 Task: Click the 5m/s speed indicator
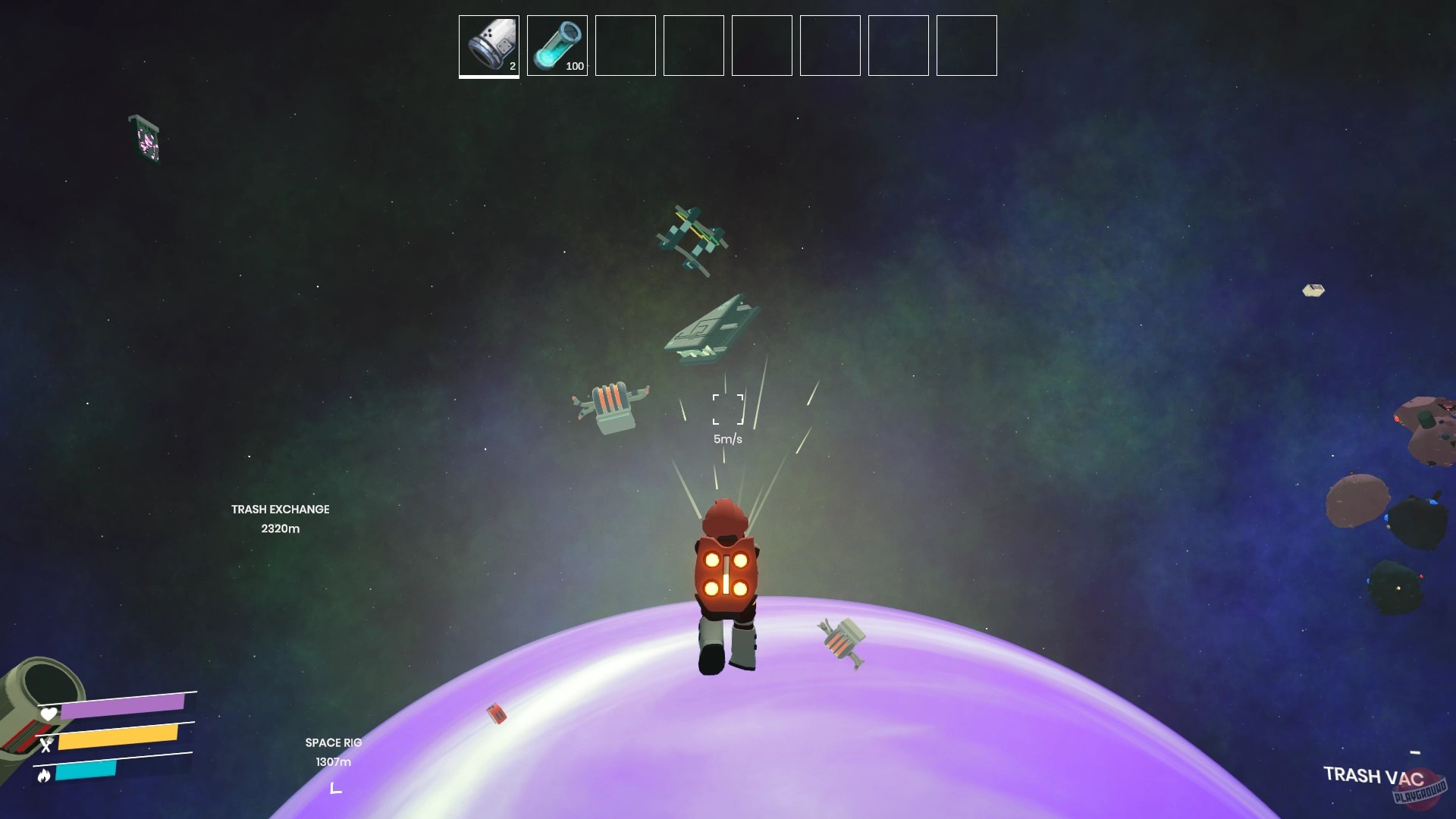pyautogui.click(x=727, y=438)
